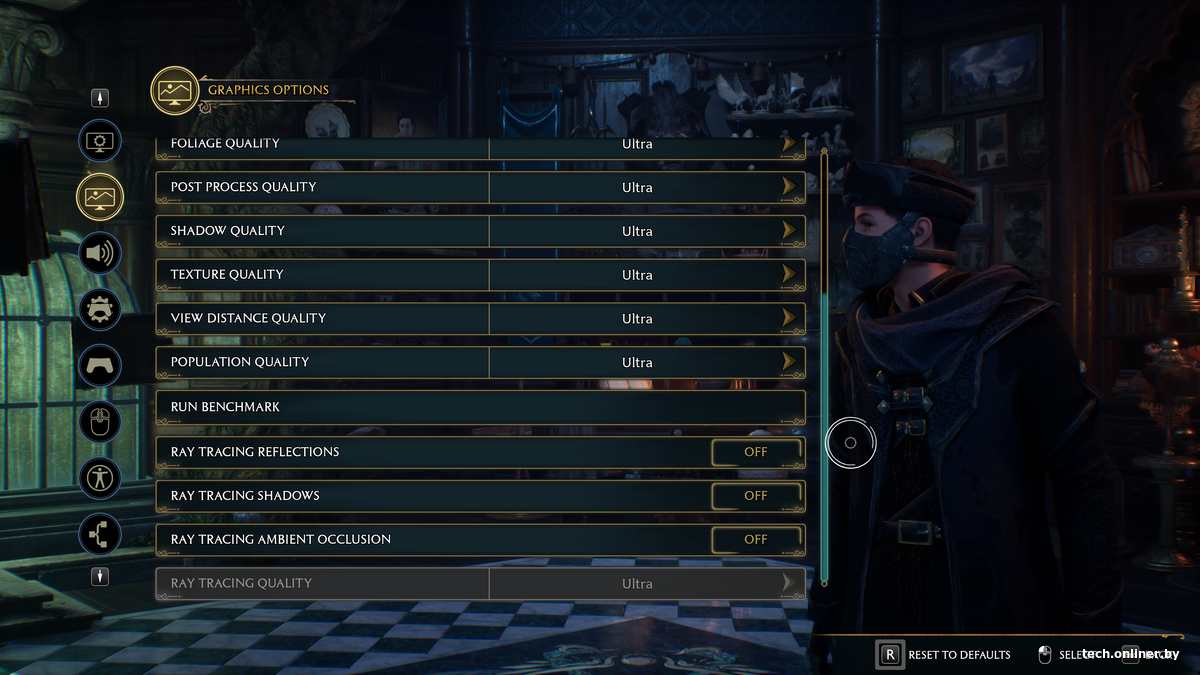The width and height of the screenshot is (1200, 675).
Task: Cycle Shadow Quality with the right arrow
Action: click(x=789, y=231)
